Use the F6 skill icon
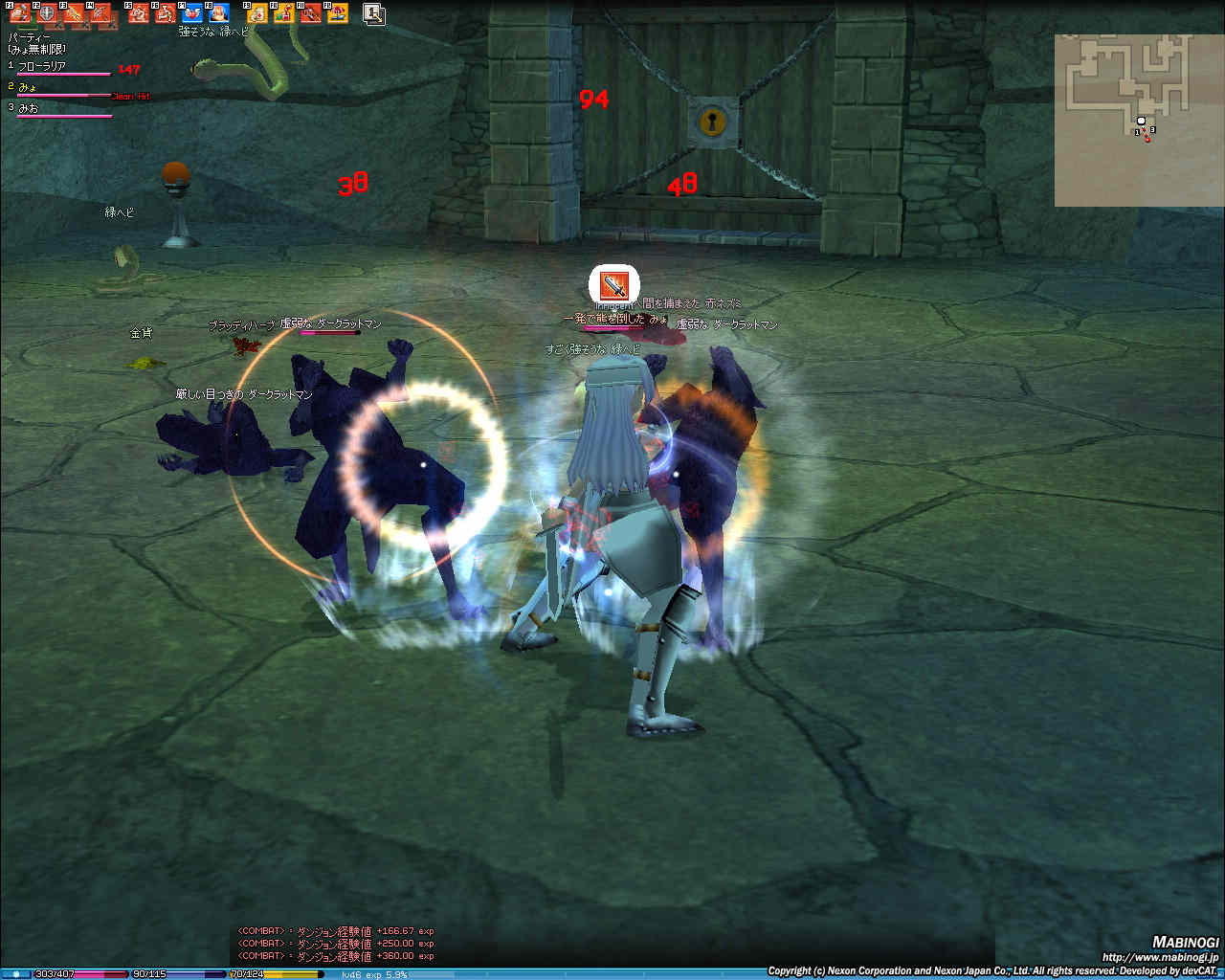1225x980 pixels. 166,13
